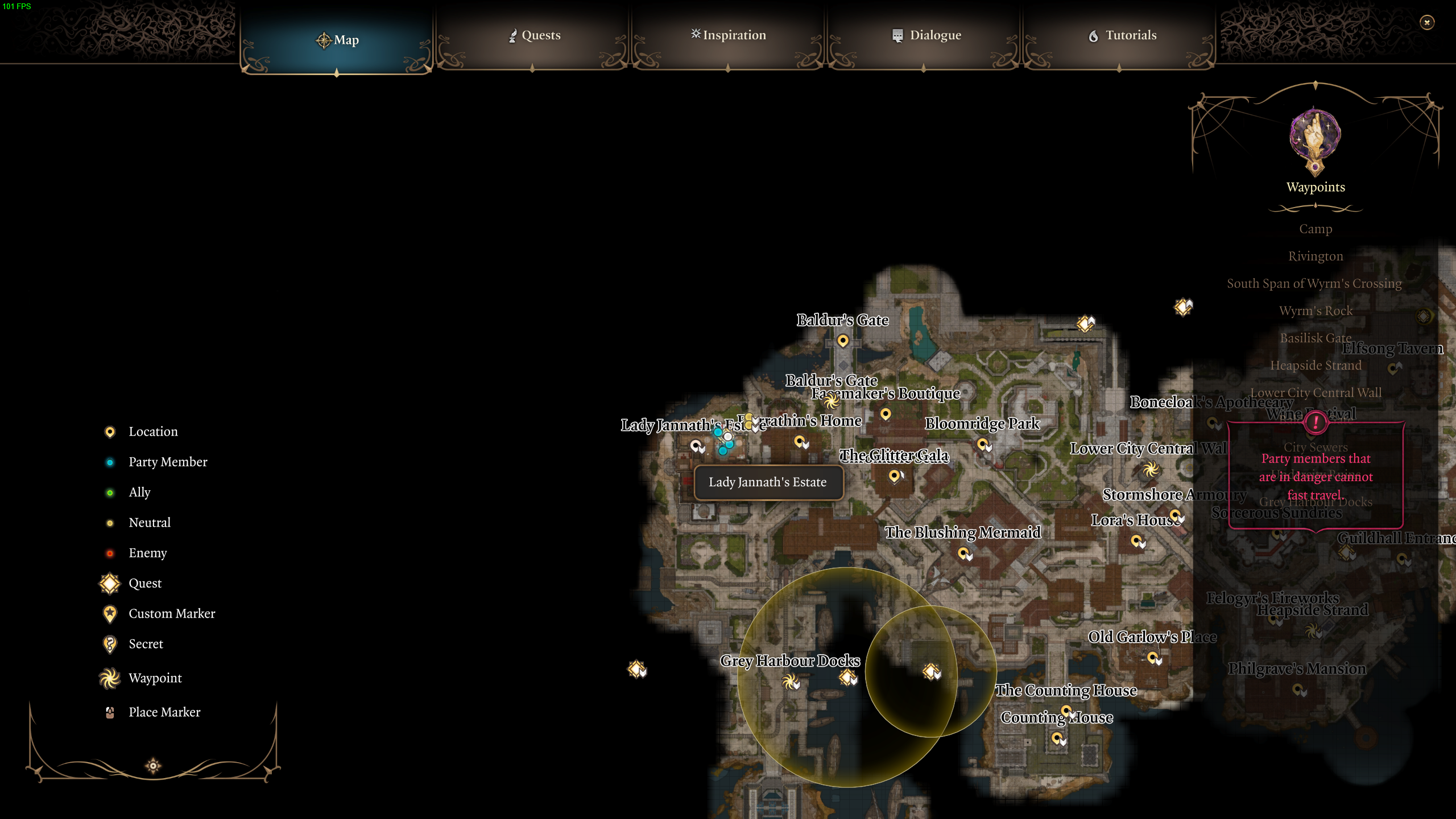1456x819 pixels.
Task: Select Rivington from the waypoint list
Action: pyautogui.click(x=1316, y=255)
